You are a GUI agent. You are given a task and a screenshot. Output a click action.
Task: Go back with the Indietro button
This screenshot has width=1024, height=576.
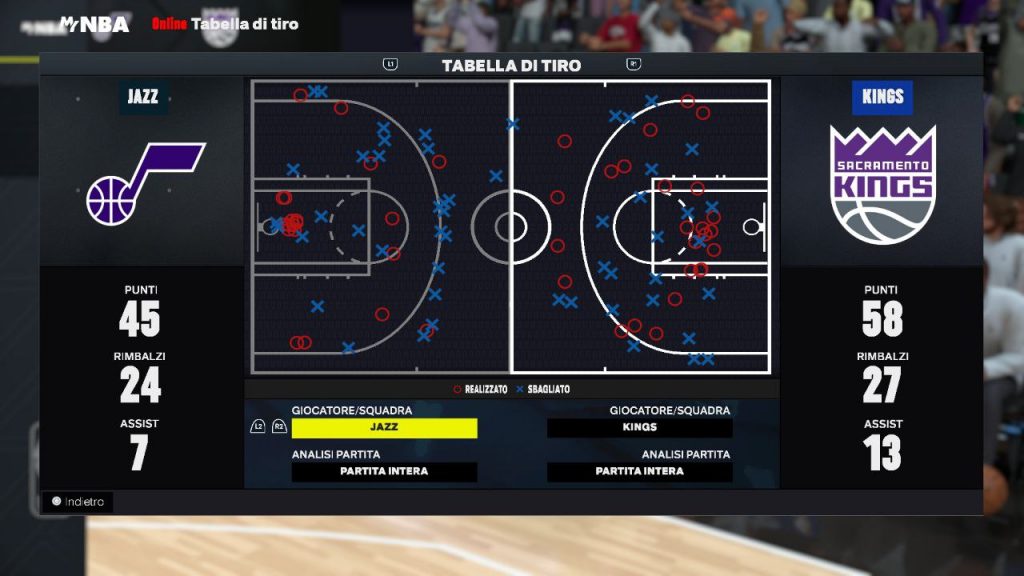pos(78,502)
